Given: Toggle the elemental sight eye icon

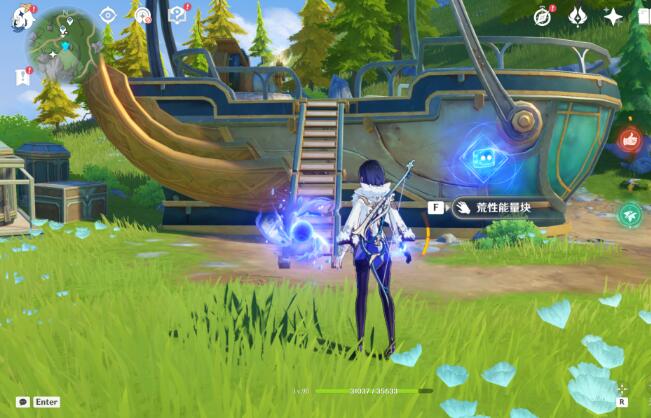Looking at the screenshot, I should [108, 16].
